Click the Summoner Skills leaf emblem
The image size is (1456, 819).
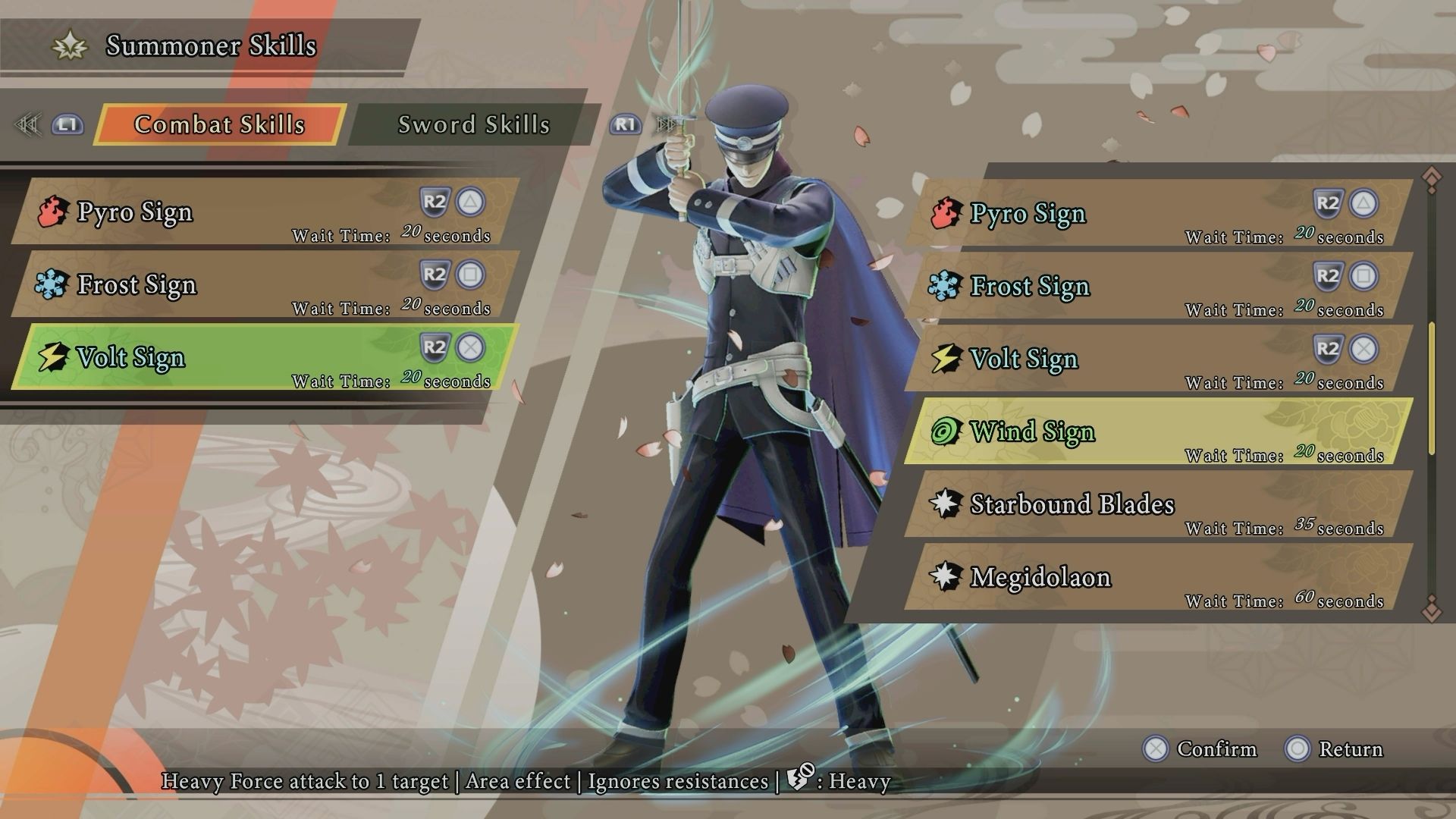[x=68, y=45]
